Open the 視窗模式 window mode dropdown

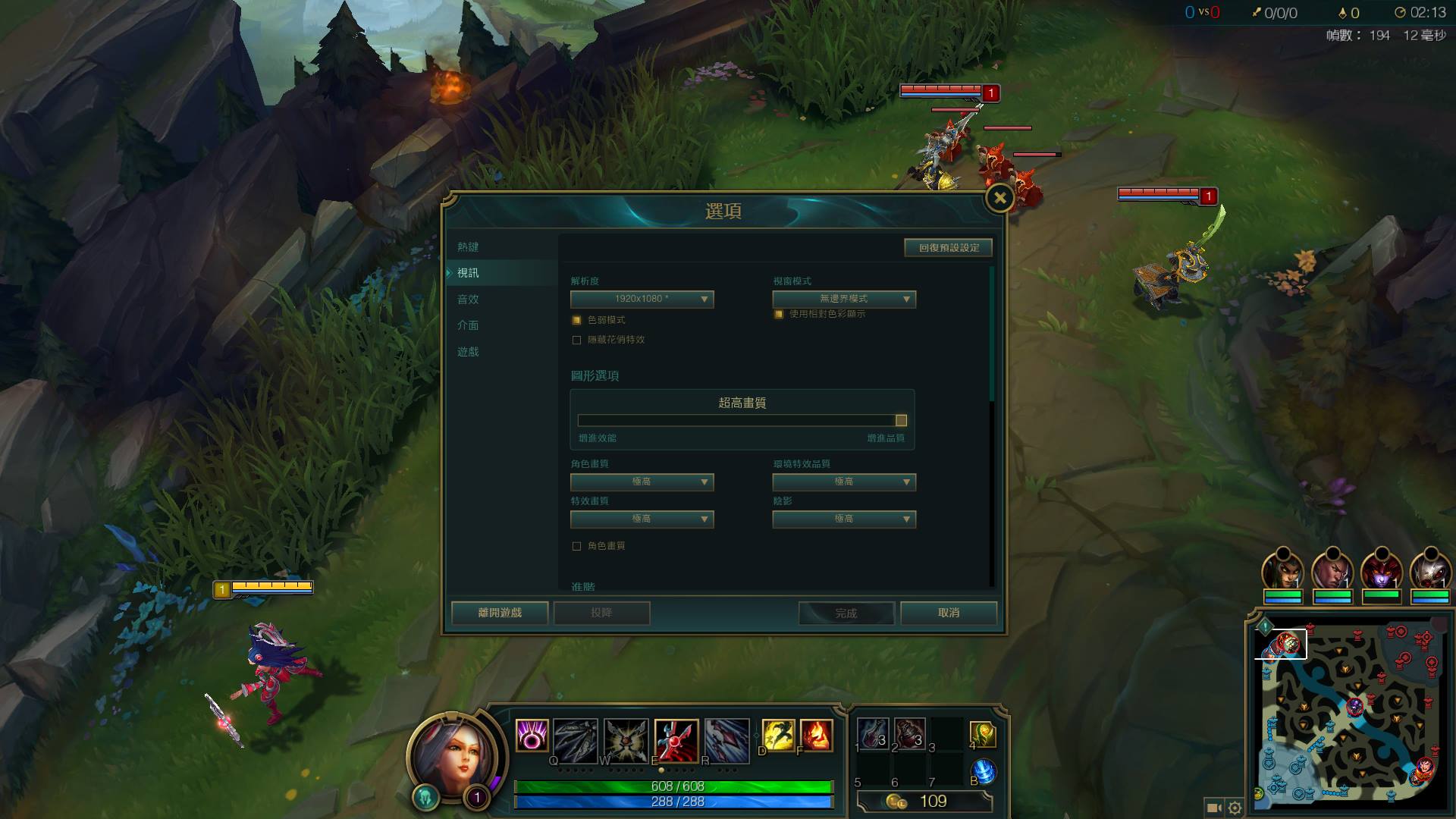(843, 300)
